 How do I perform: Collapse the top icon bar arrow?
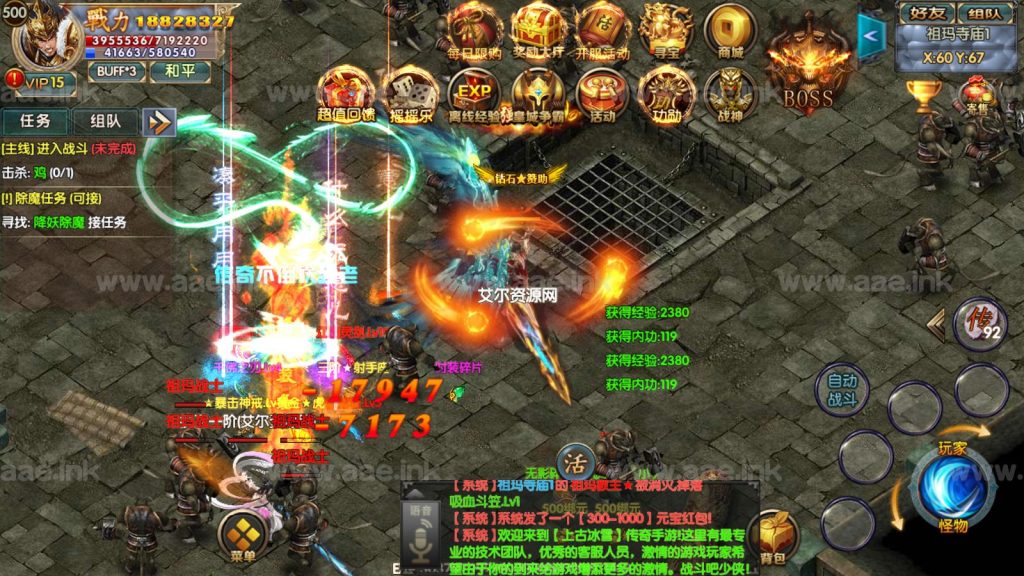coord(872,34)
